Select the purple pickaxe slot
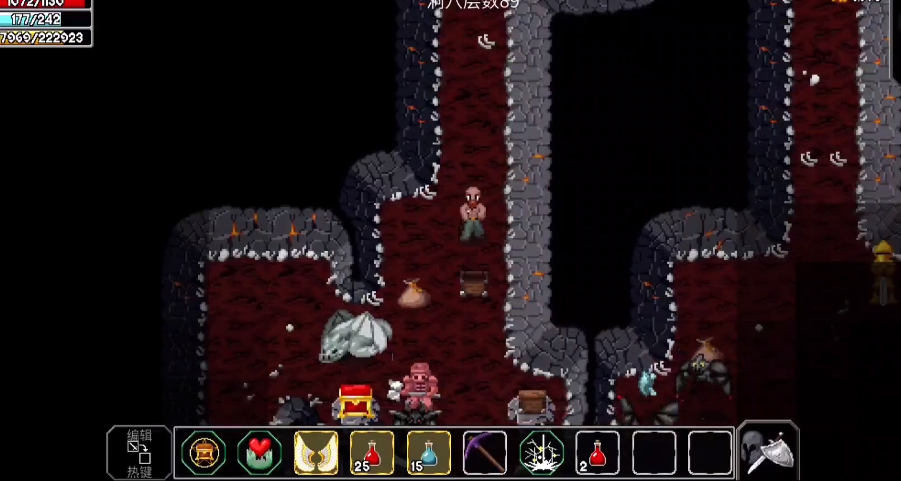Screen dimensions: 901x481 pyautogui.click(x=485, y=453)
